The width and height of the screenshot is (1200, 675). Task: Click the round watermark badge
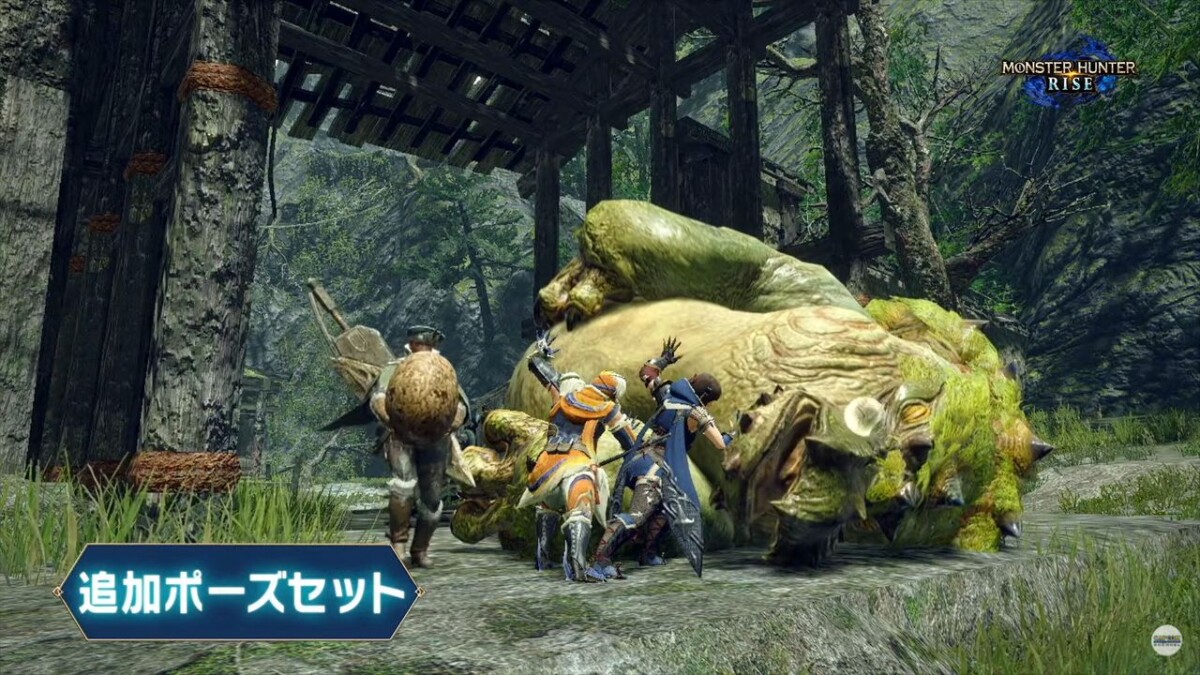[1165, 640]
